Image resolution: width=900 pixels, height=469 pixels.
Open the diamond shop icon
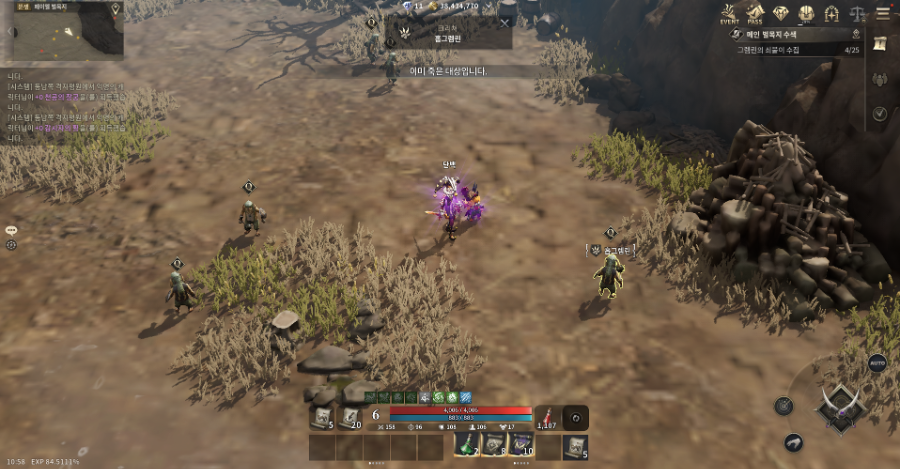781,13
